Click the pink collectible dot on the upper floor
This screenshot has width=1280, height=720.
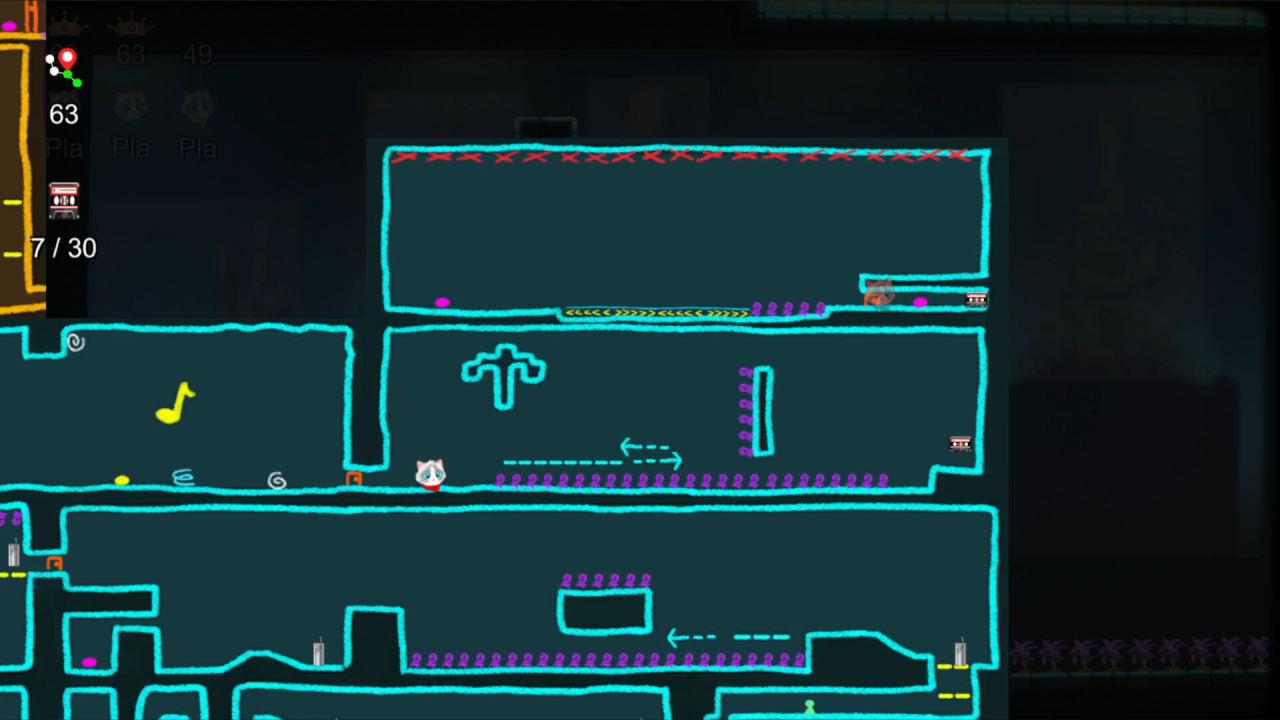443,303
